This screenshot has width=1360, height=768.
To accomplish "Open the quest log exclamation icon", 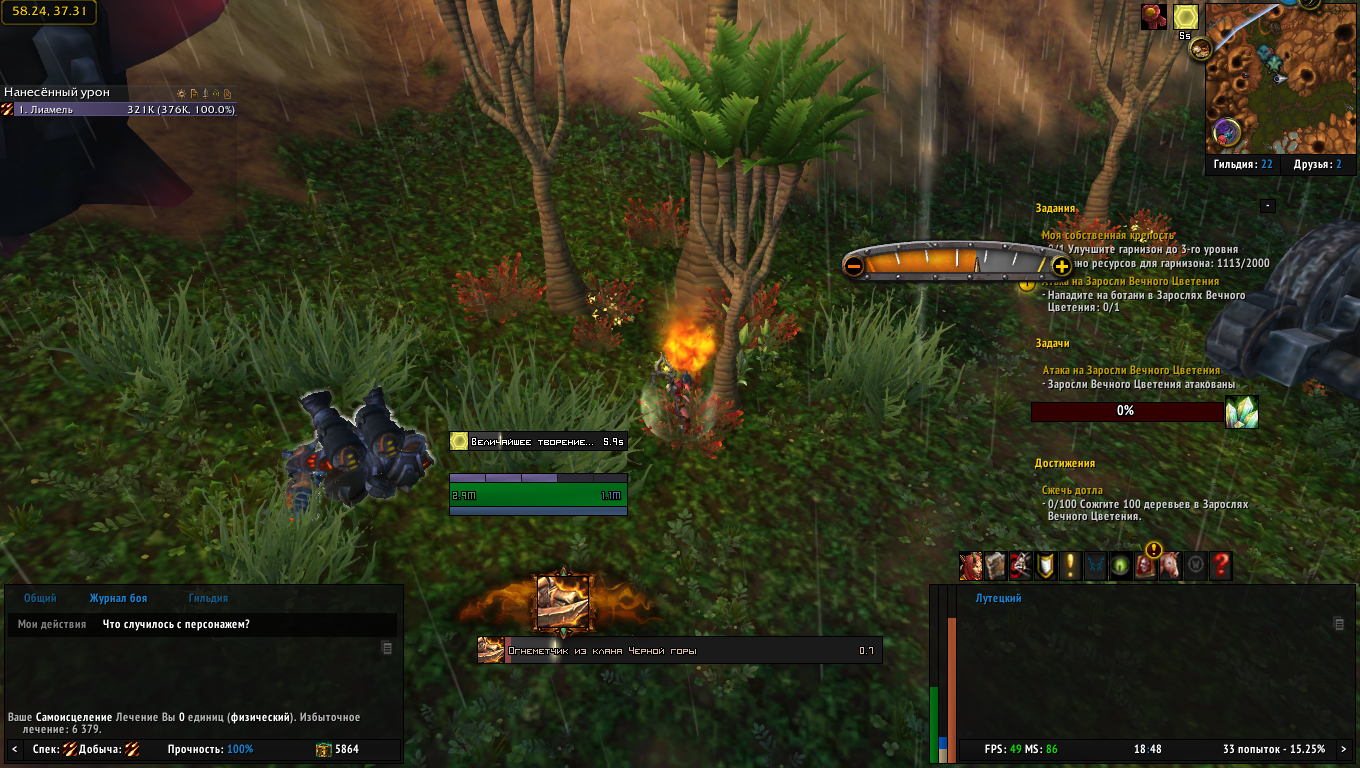I will (x=1070, y=566).
